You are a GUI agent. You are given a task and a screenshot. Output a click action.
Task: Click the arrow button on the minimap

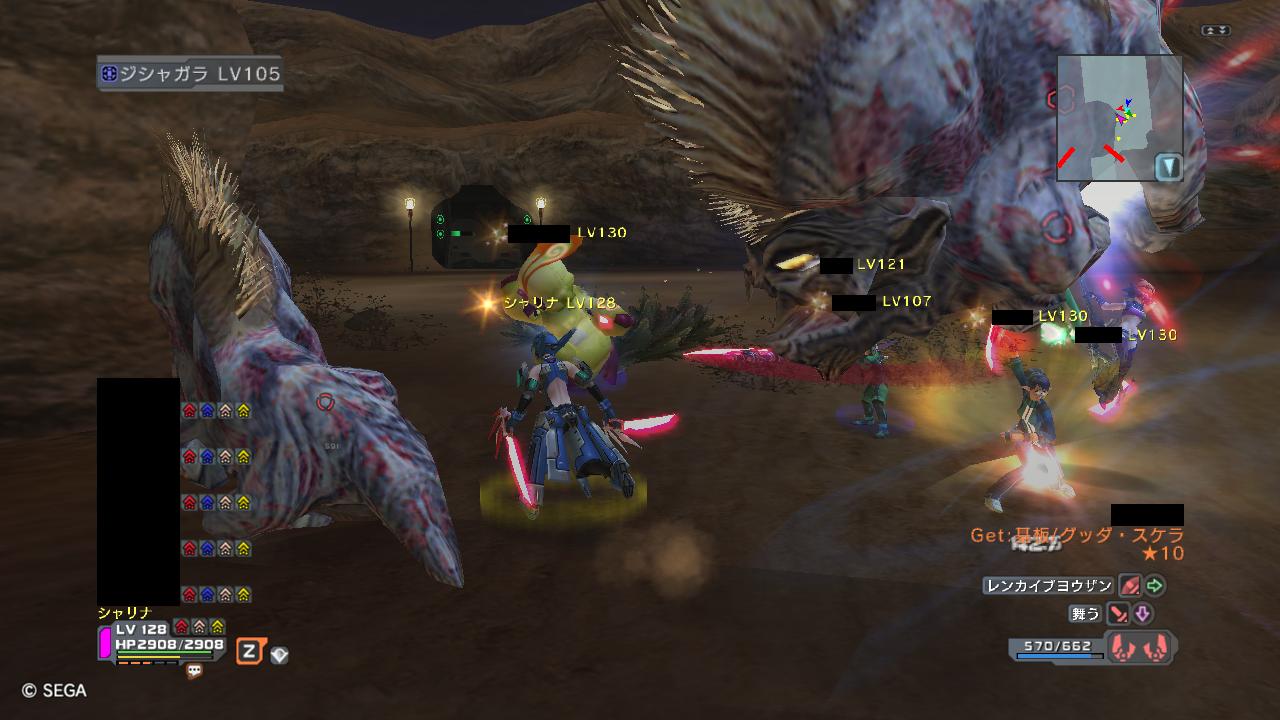coord(1168,166)
